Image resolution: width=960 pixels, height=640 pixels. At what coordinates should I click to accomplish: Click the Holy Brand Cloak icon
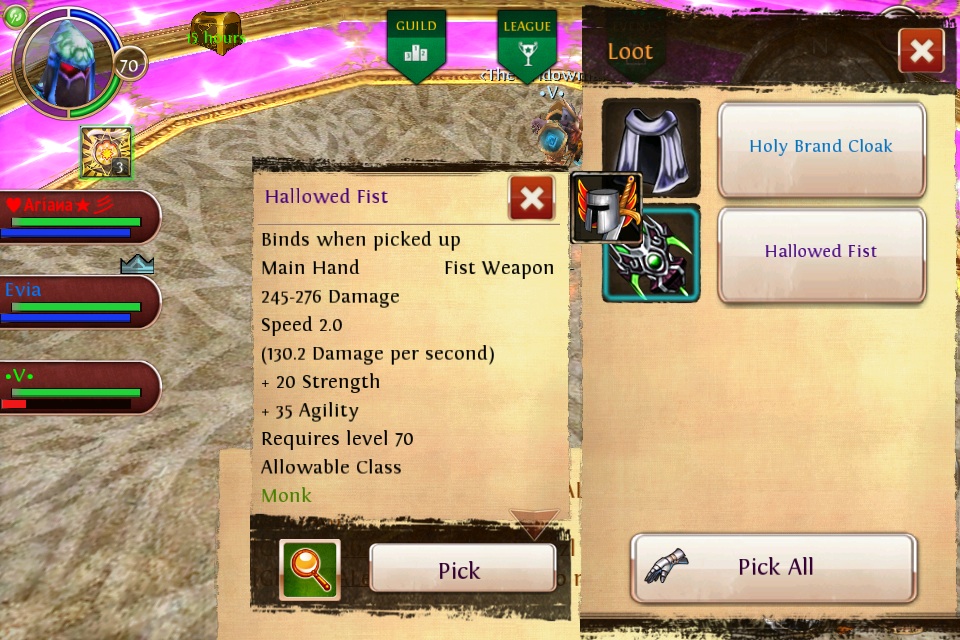[651, 148]
